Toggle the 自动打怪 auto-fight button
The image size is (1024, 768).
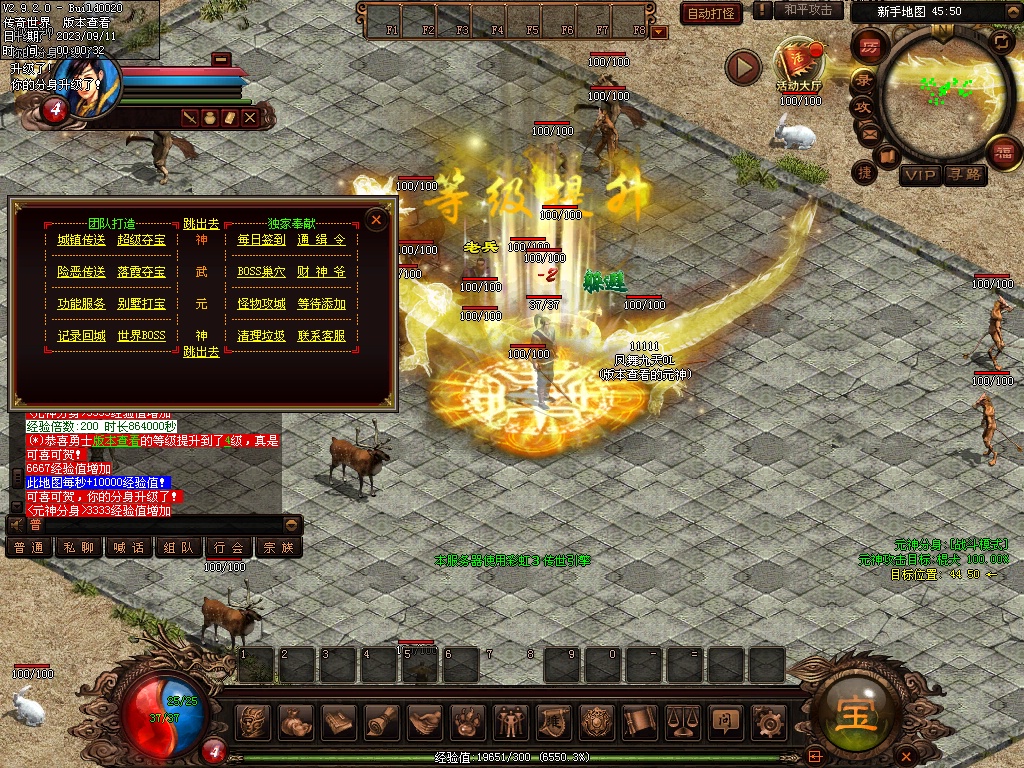[x=711, y=13]
